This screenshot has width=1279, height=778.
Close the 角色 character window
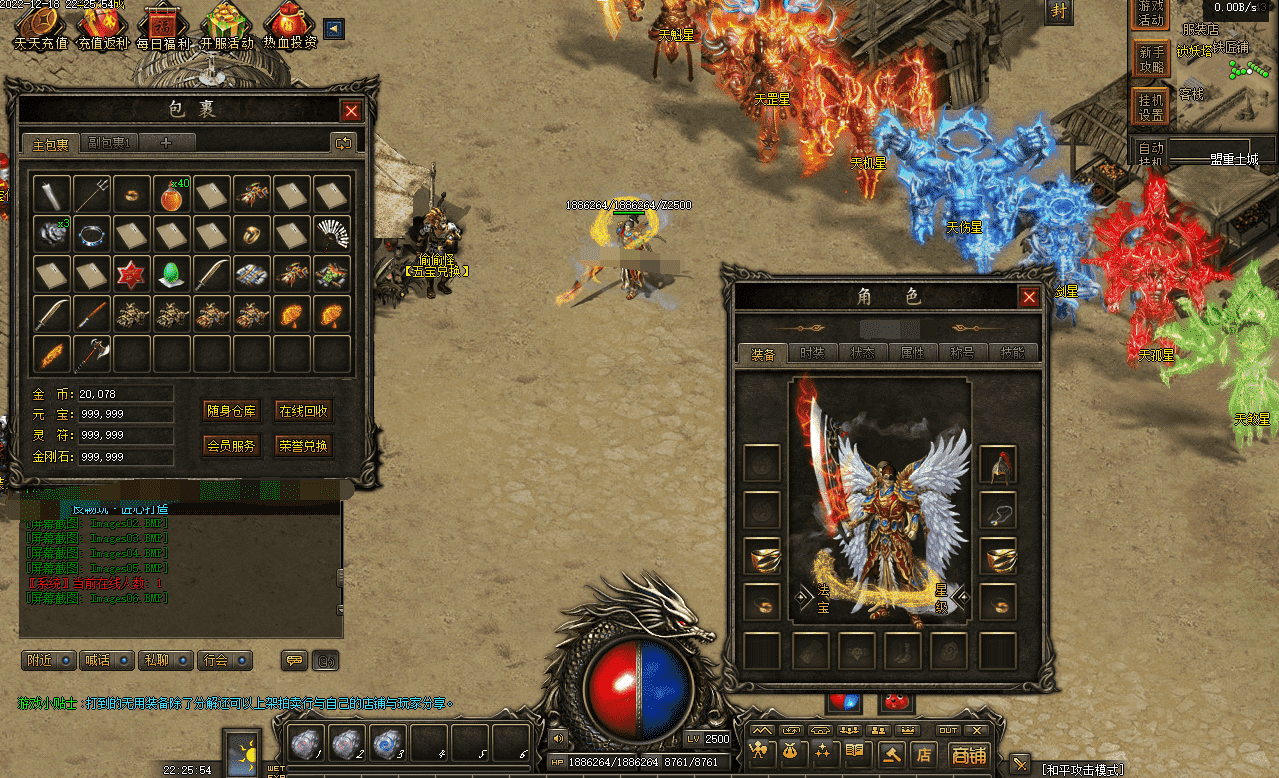1028,297
